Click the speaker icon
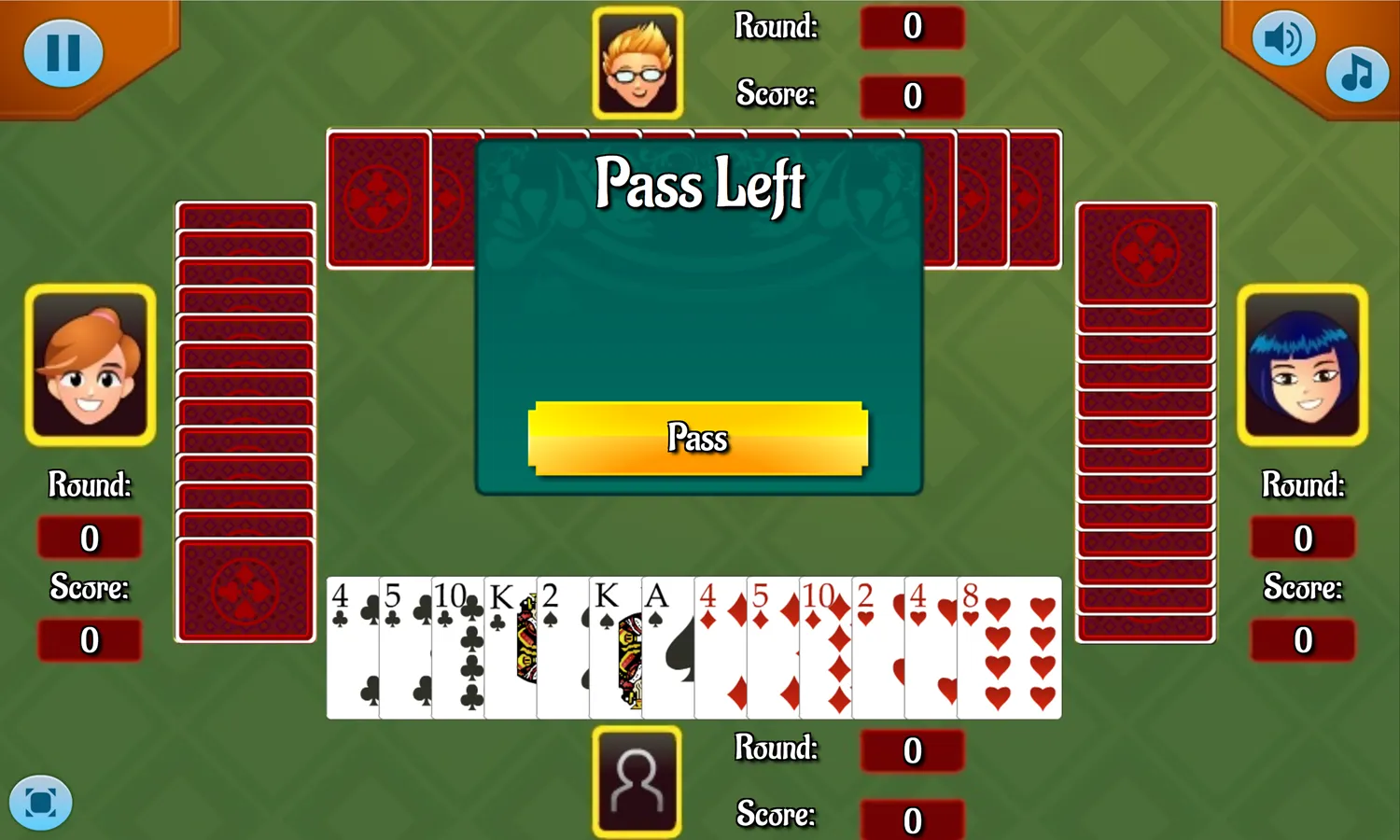The width and height of the screenshot is (1400, 840). [1283, 38]
